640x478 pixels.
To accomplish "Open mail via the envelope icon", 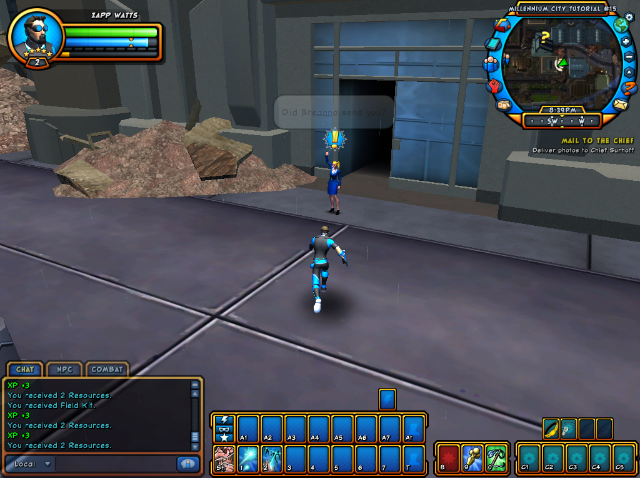I will (x=619, y=103).
